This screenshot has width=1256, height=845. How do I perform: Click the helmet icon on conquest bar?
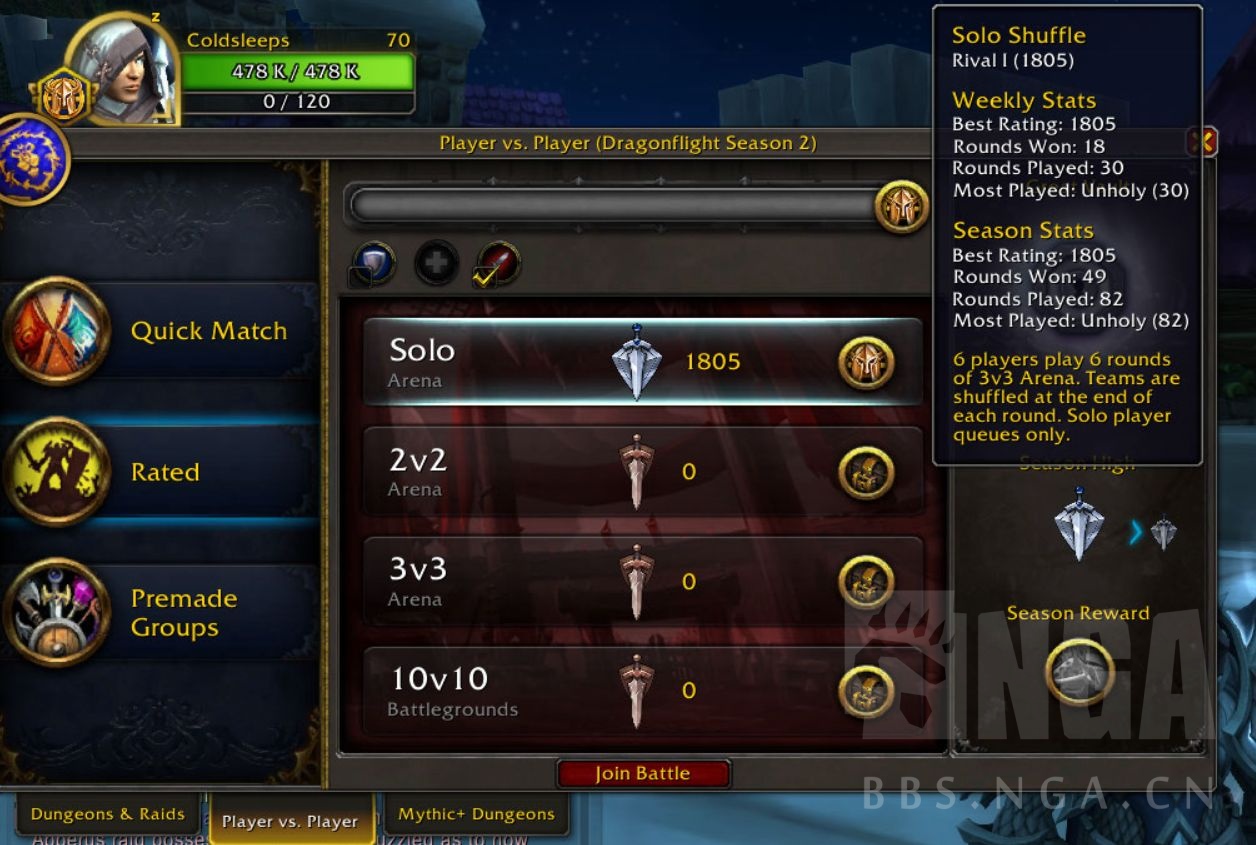(x=901, y=207)
